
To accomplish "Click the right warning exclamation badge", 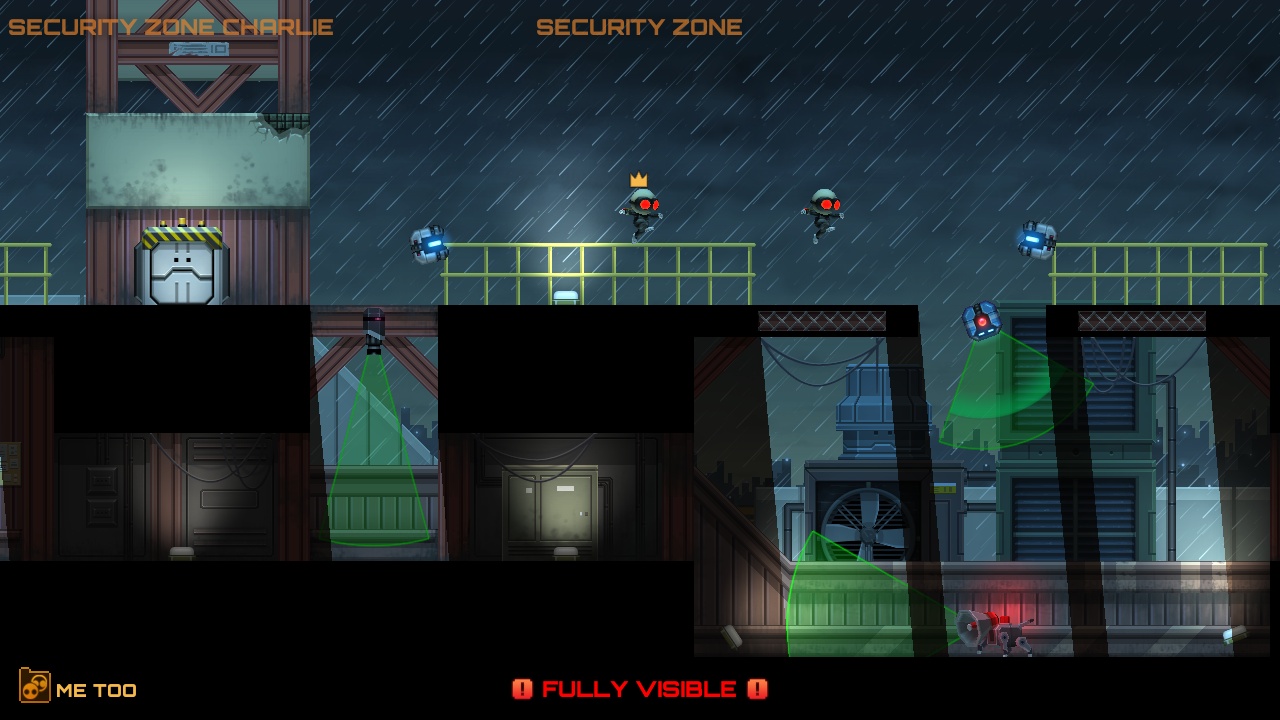I will click(758, 689).
